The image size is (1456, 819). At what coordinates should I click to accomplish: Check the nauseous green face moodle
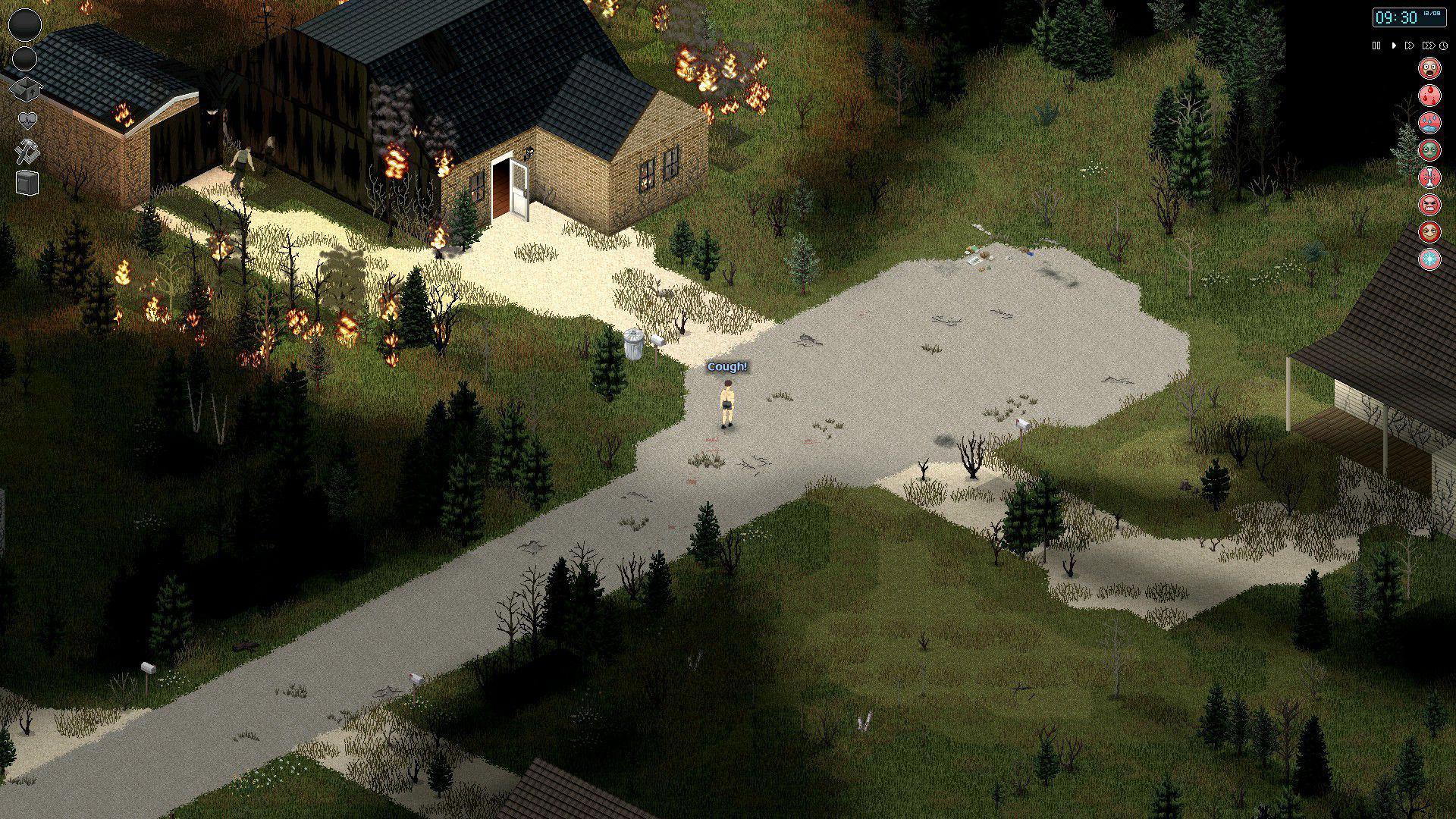tap(1429, 149)
